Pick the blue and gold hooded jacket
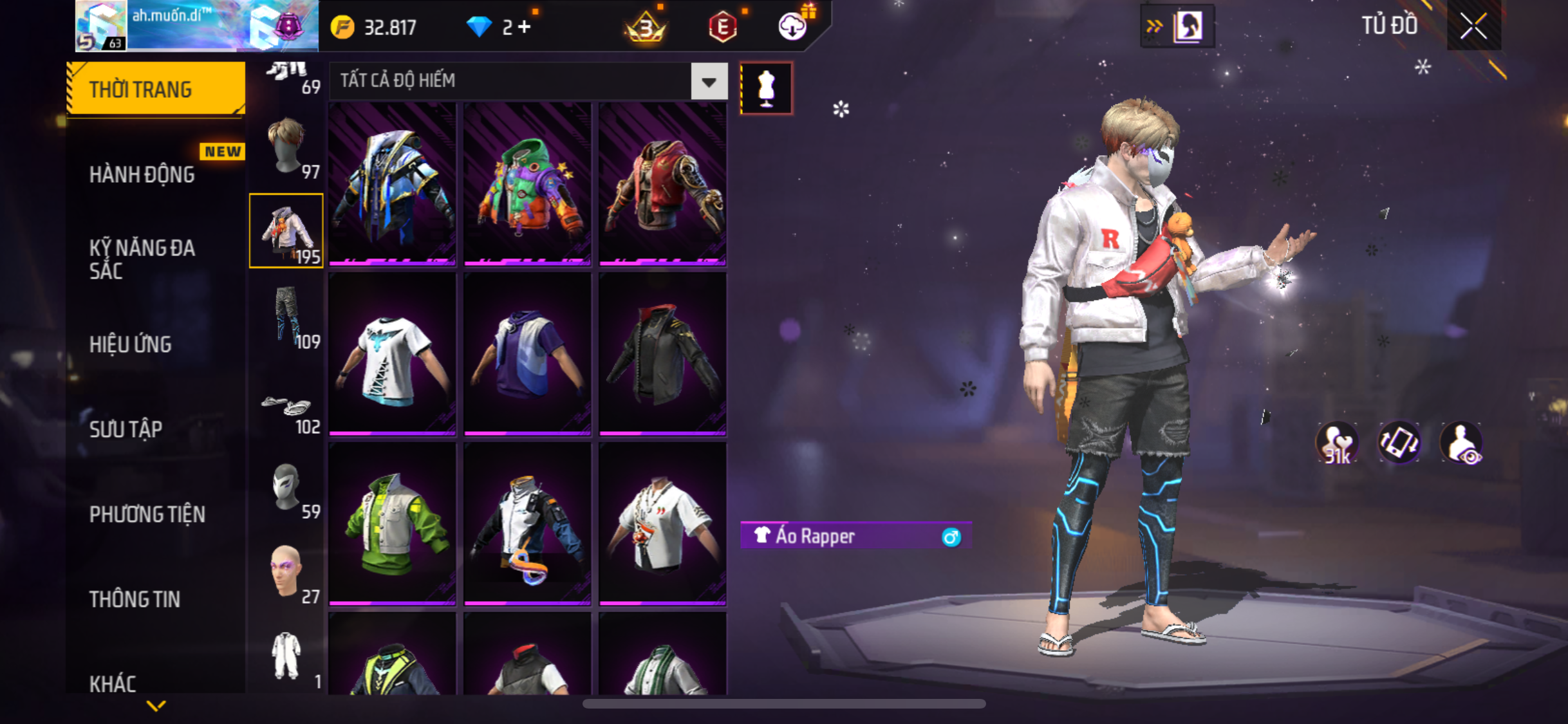This screenshot has width=1568, height=724. (x=392, y=185)
